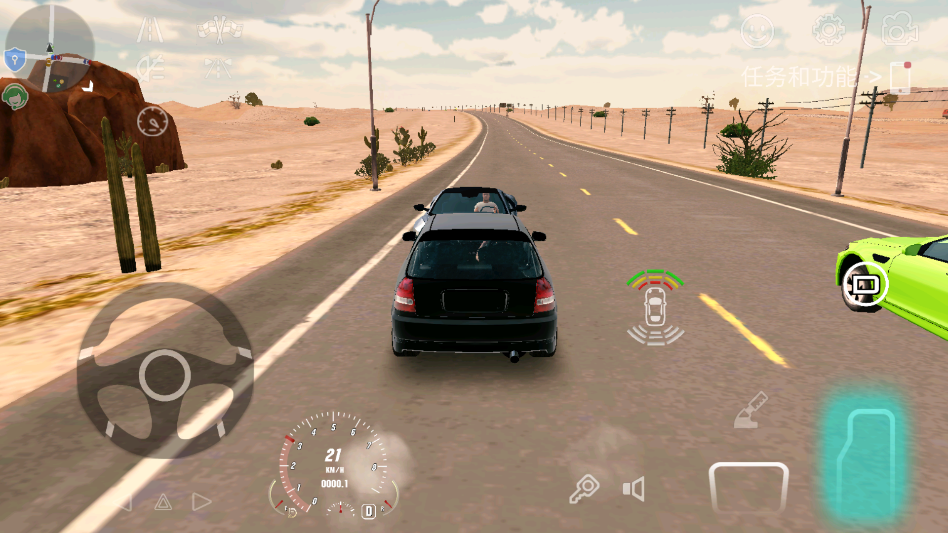Select the road lane icon
Image resolution: width=948 pixels, height=533 pixels.
tap(150, 30)
